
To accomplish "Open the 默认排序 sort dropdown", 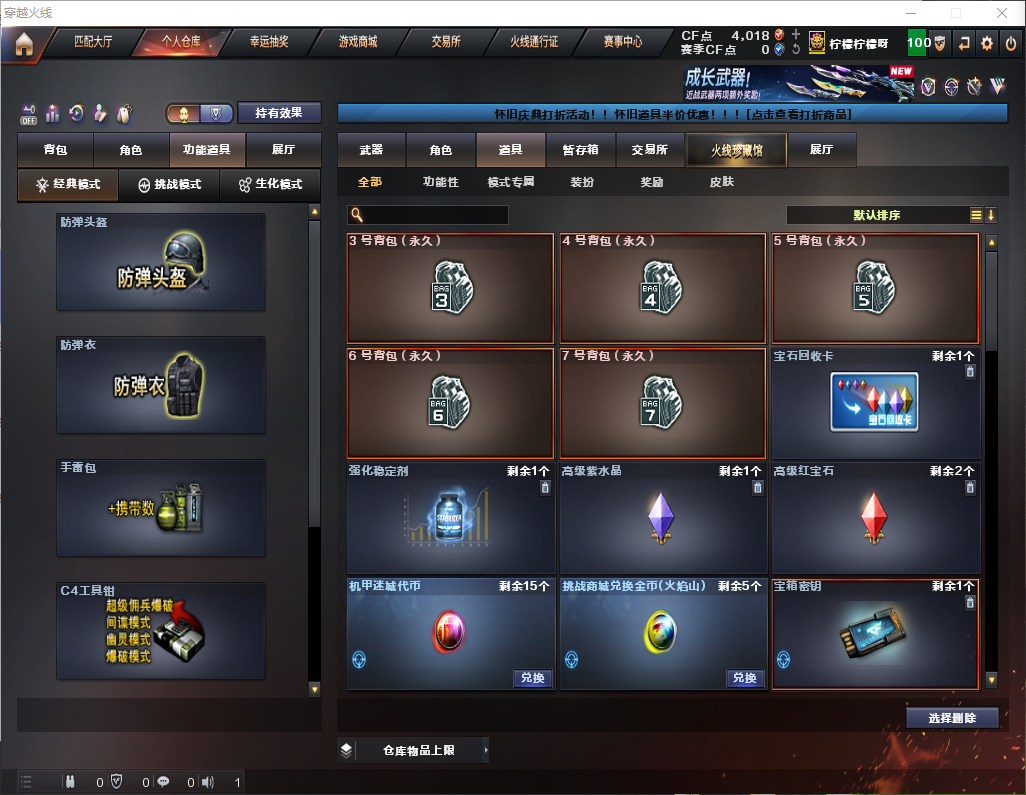I will [x=877, y=215].
